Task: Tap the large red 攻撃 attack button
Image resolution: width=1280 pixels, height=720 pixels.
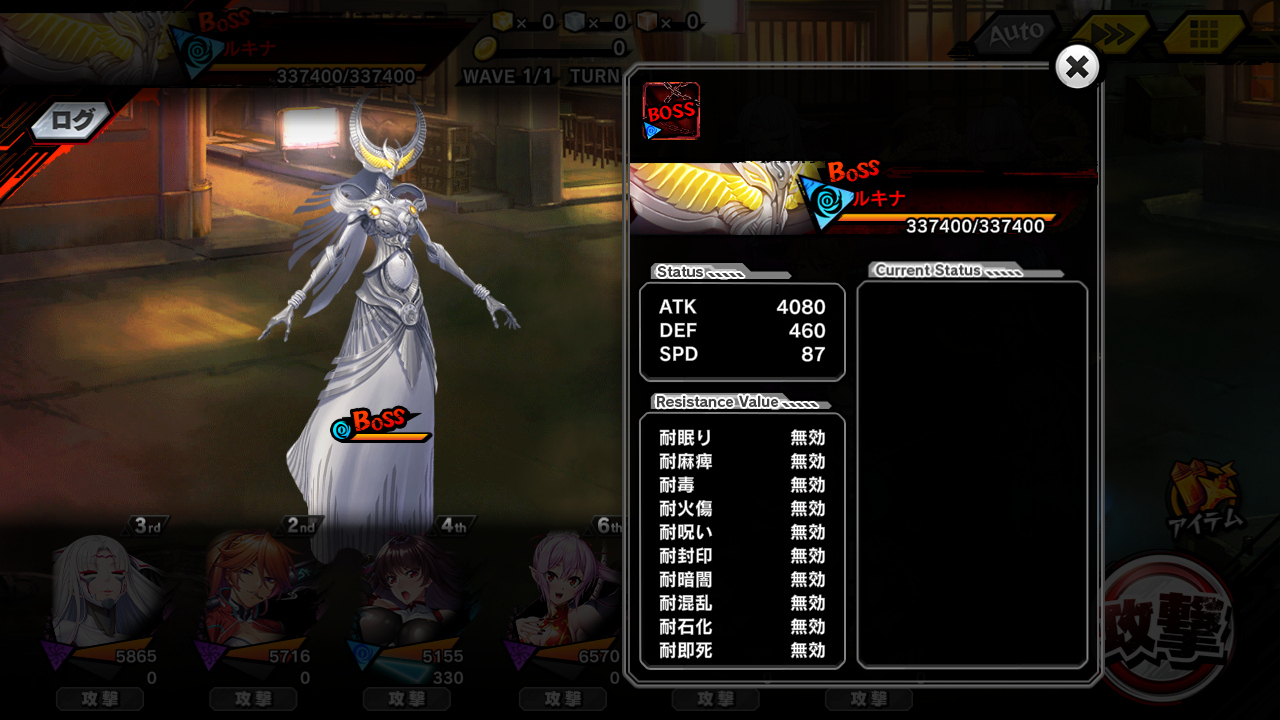Action: tap(1166, 627)
